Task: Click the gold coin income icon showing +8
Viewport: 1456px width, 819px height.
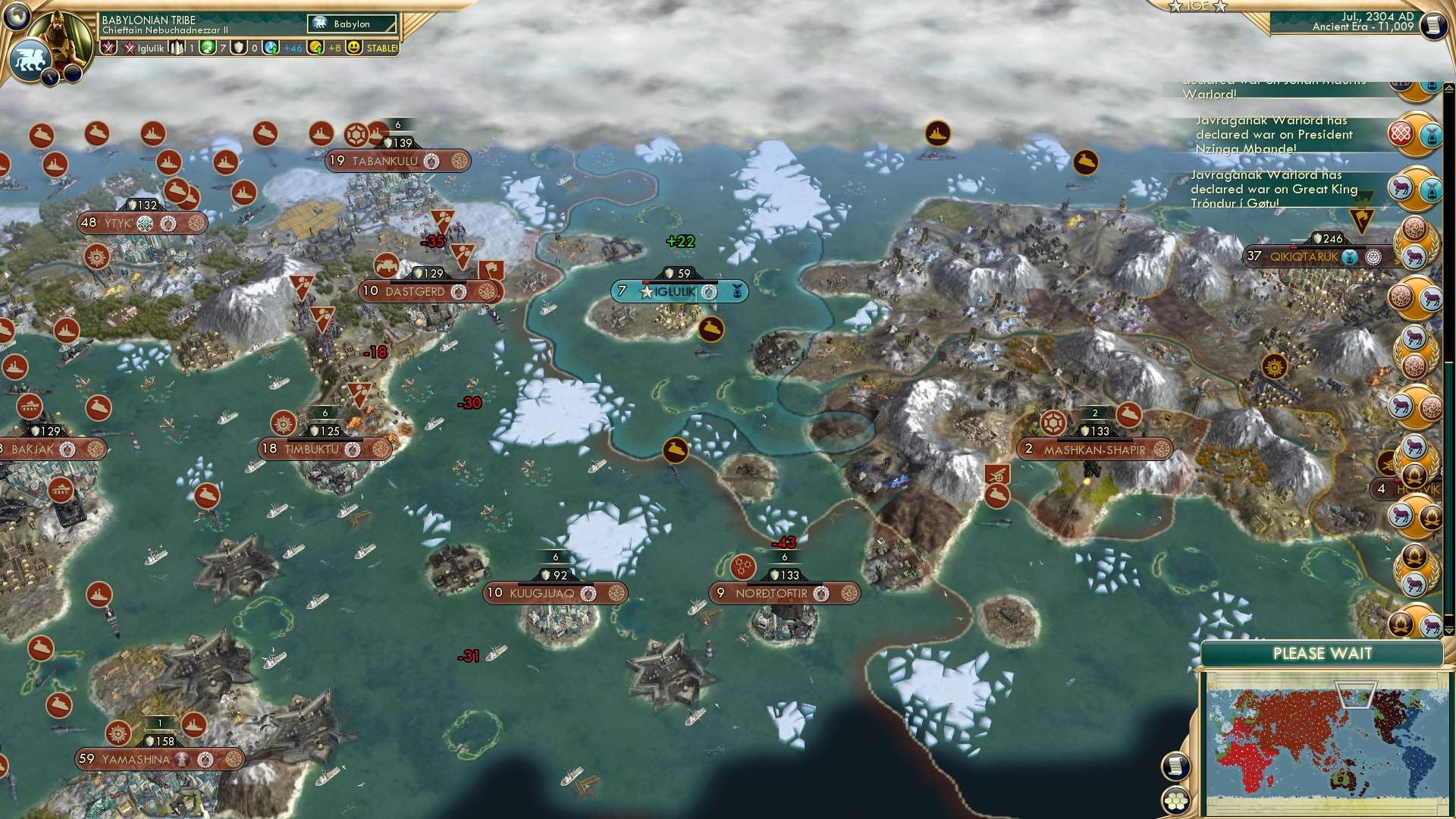Action: (x=315, y=48)
